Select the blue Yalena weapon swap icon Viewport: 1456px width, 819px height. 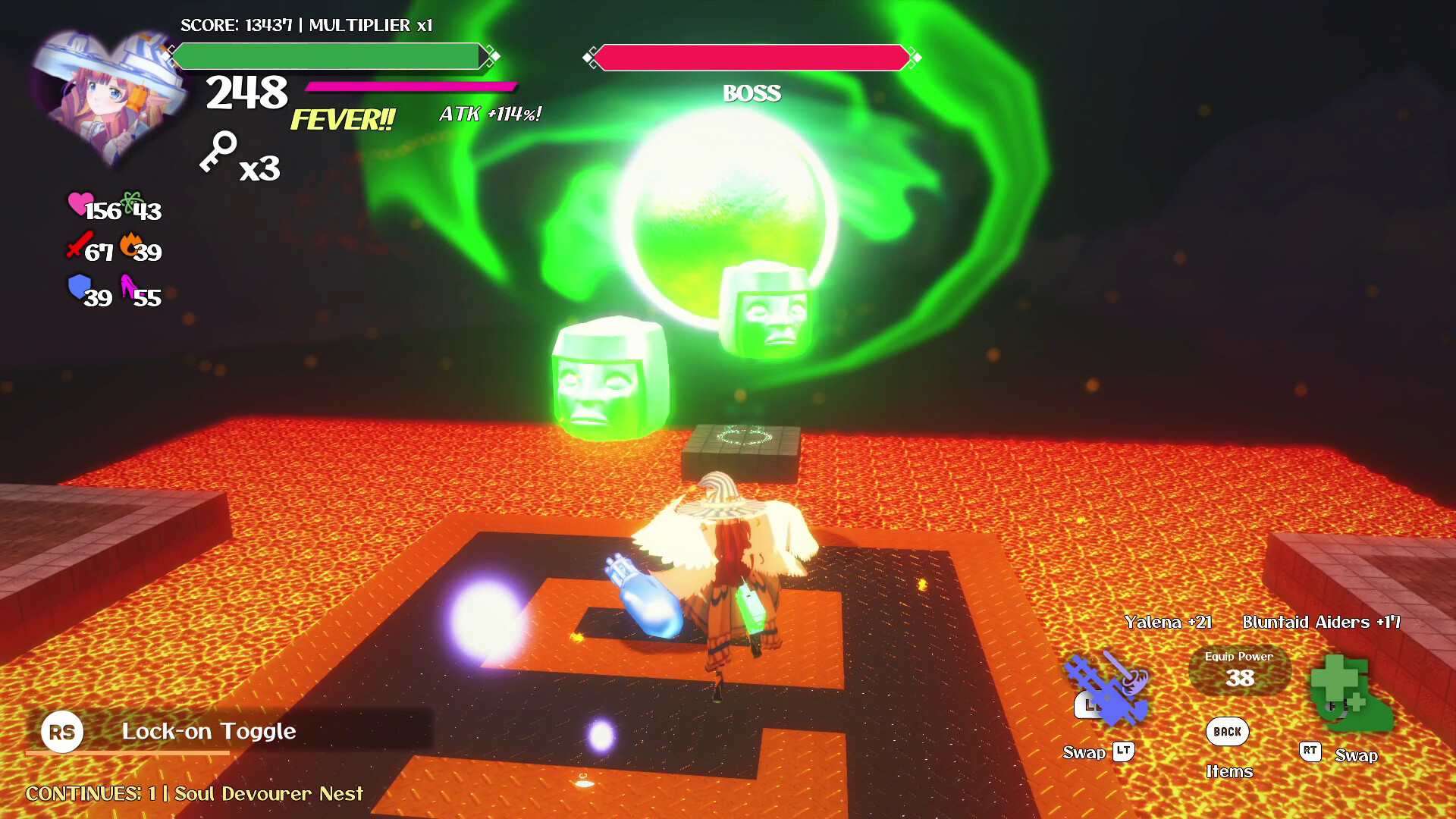tap(1105, 686)
